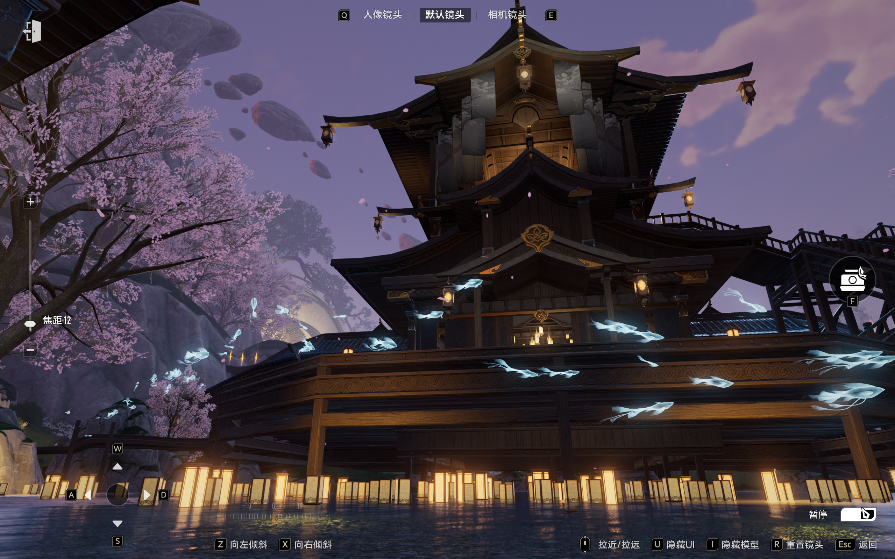Increase focal length with plus button
Screen dimensions: 895x559
click(x=30, y=201)
